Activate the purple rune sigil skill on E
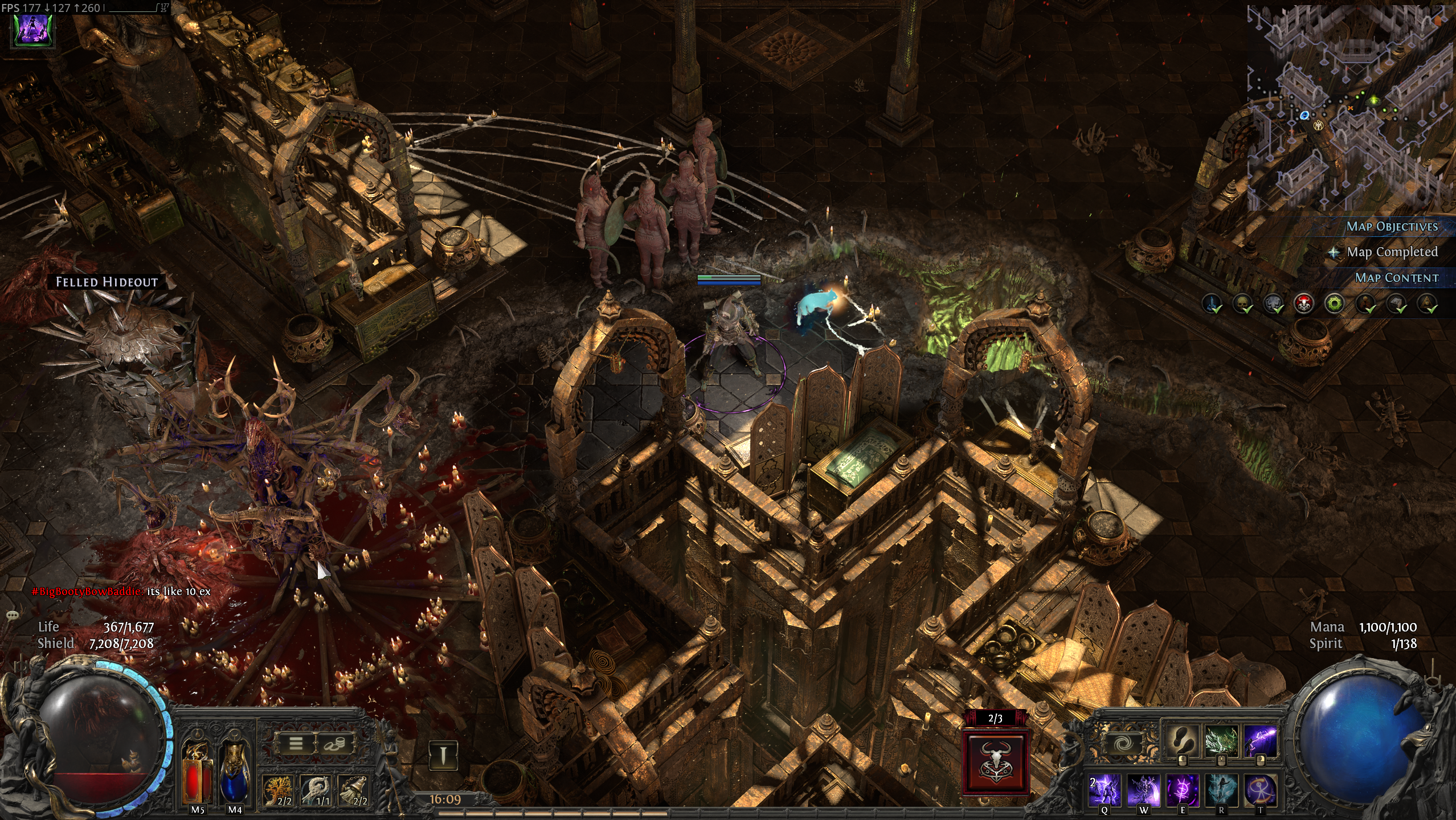This screenshot has width=1456, height=820. point(1183,790)
